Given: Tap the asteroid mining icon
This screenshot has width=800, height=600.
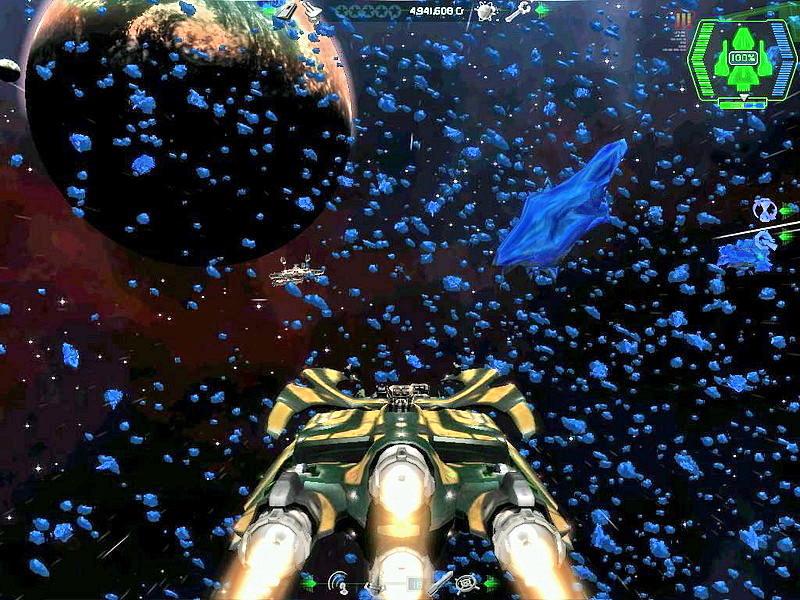Looking at the screenshot, I should pos(486,12).
